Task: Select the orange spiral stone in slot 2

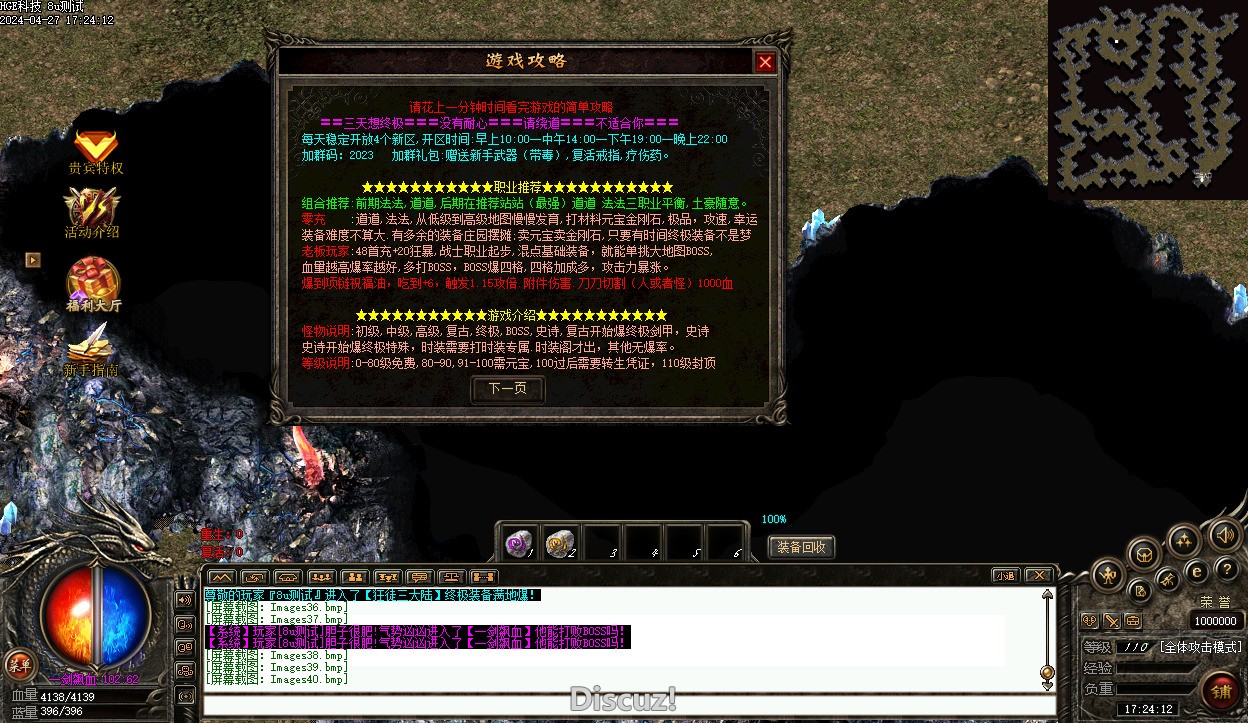Action: coord(559,542)
